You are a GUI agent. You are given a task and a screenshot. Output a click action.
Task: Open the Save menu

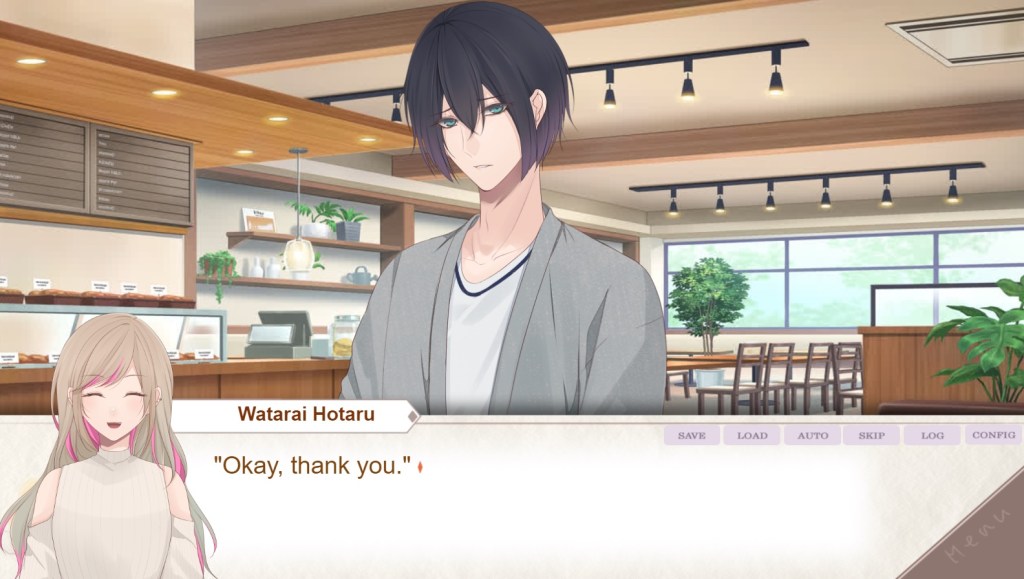tap(691, 436)
